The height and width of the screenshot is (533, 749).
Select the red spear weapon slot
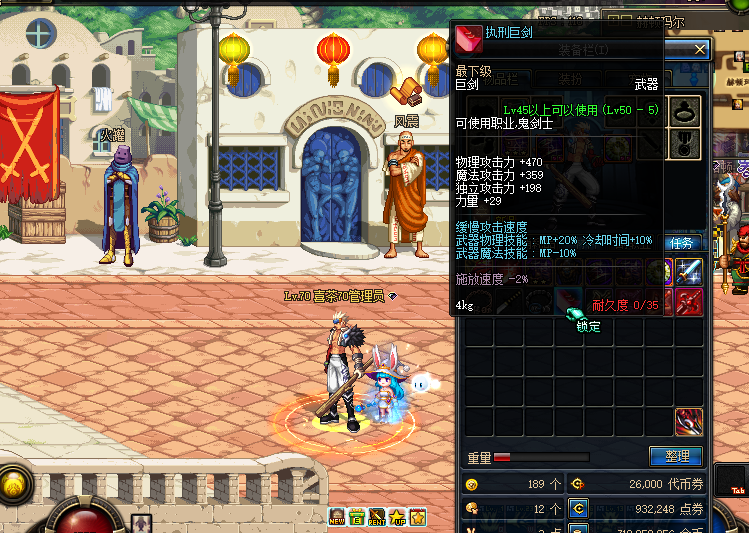(689, 301)
